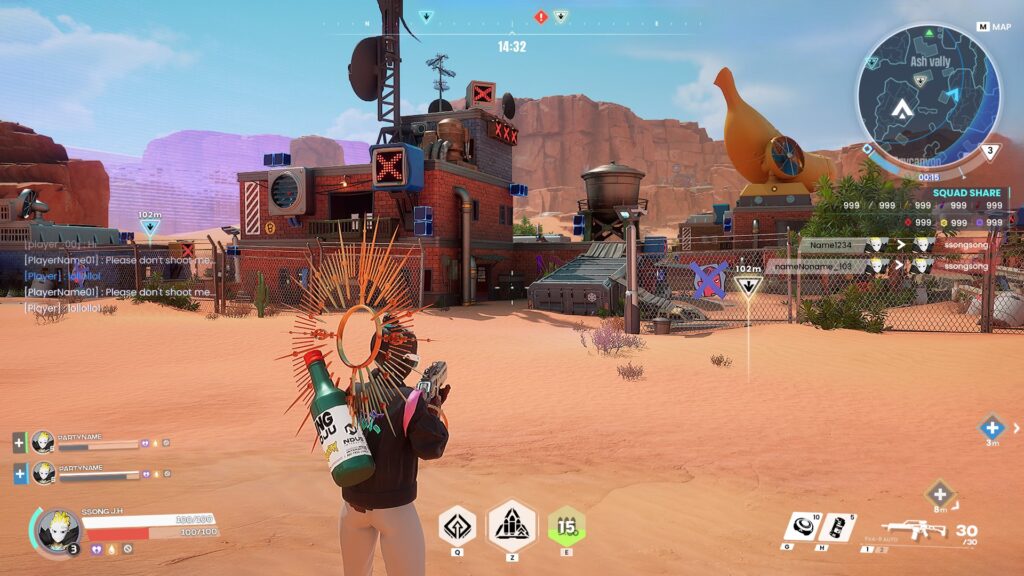
Task: Click the red alert compass marker
Action: 541,17
